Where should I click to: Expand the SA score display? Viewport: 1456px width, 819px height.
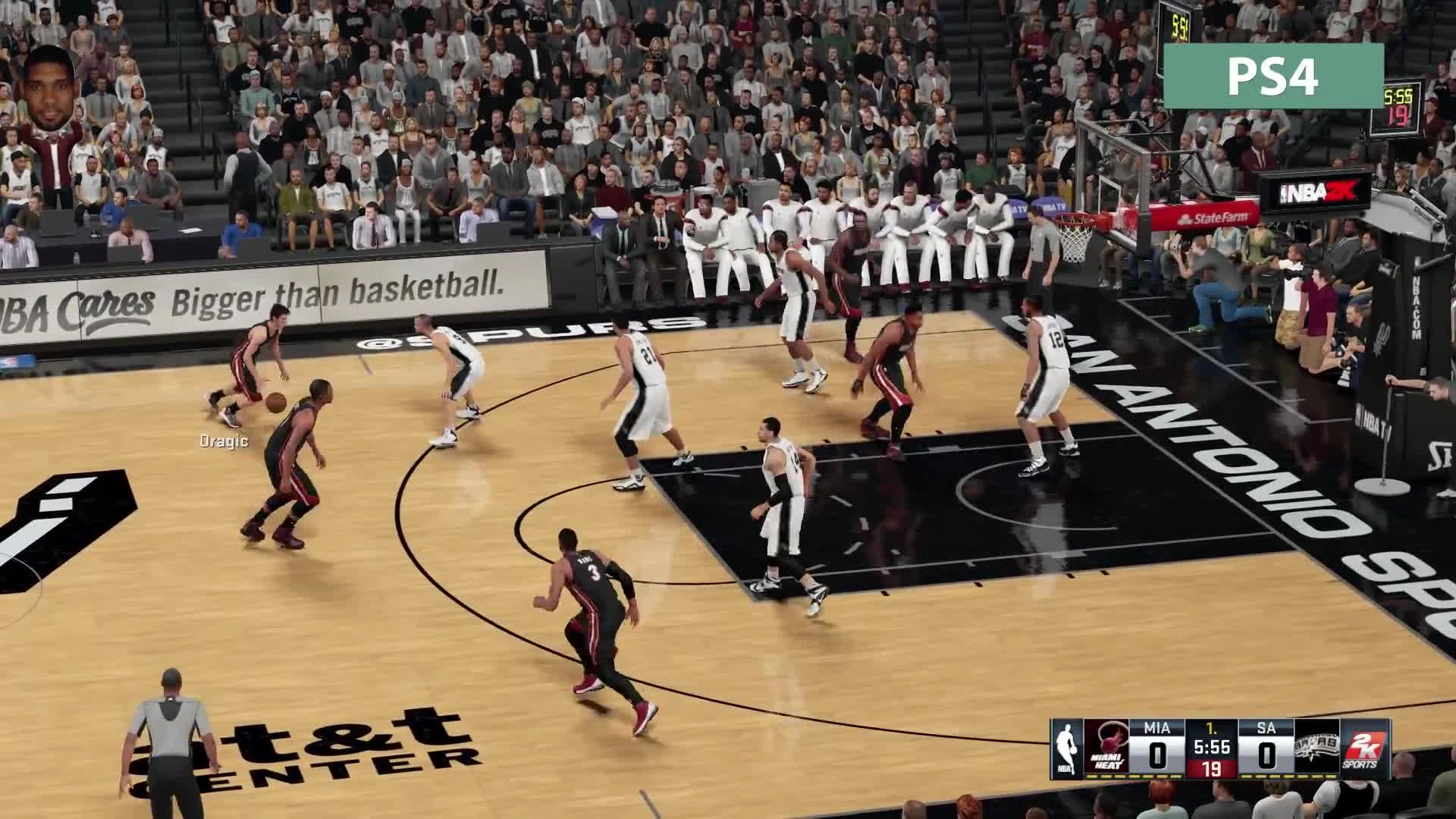coord(1266,755)
